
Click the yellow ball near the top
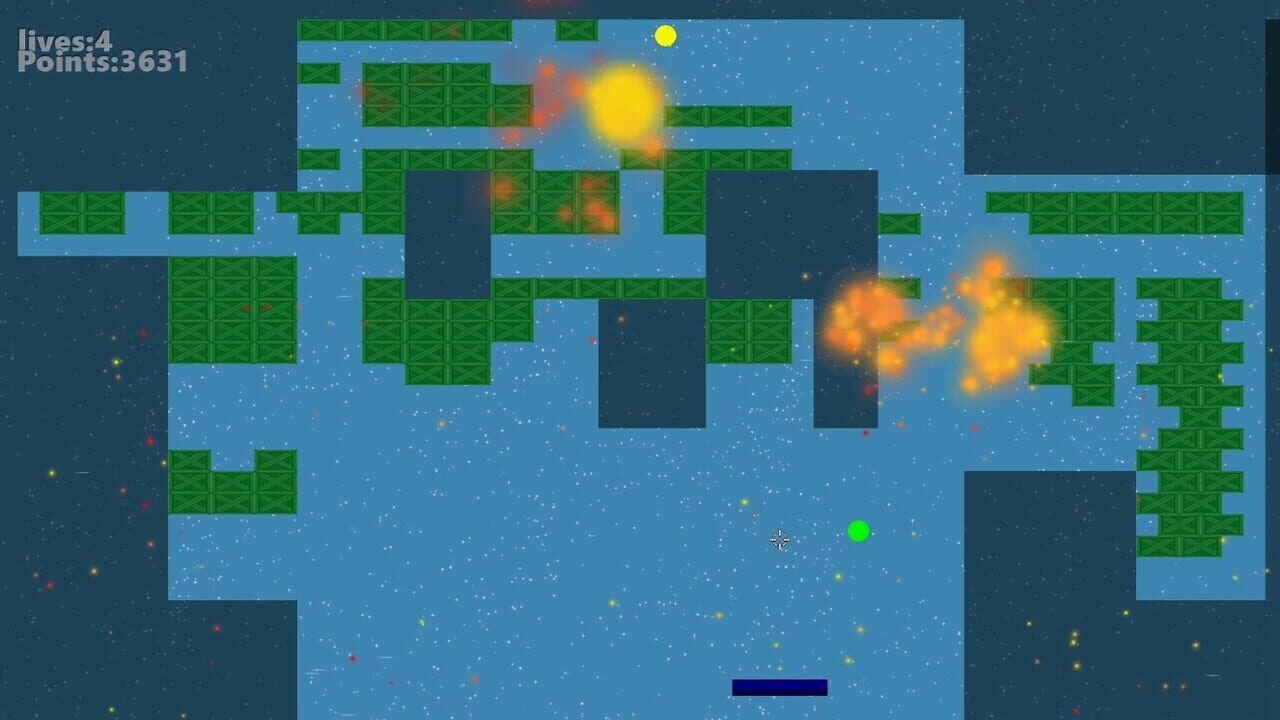coord(664,35)
